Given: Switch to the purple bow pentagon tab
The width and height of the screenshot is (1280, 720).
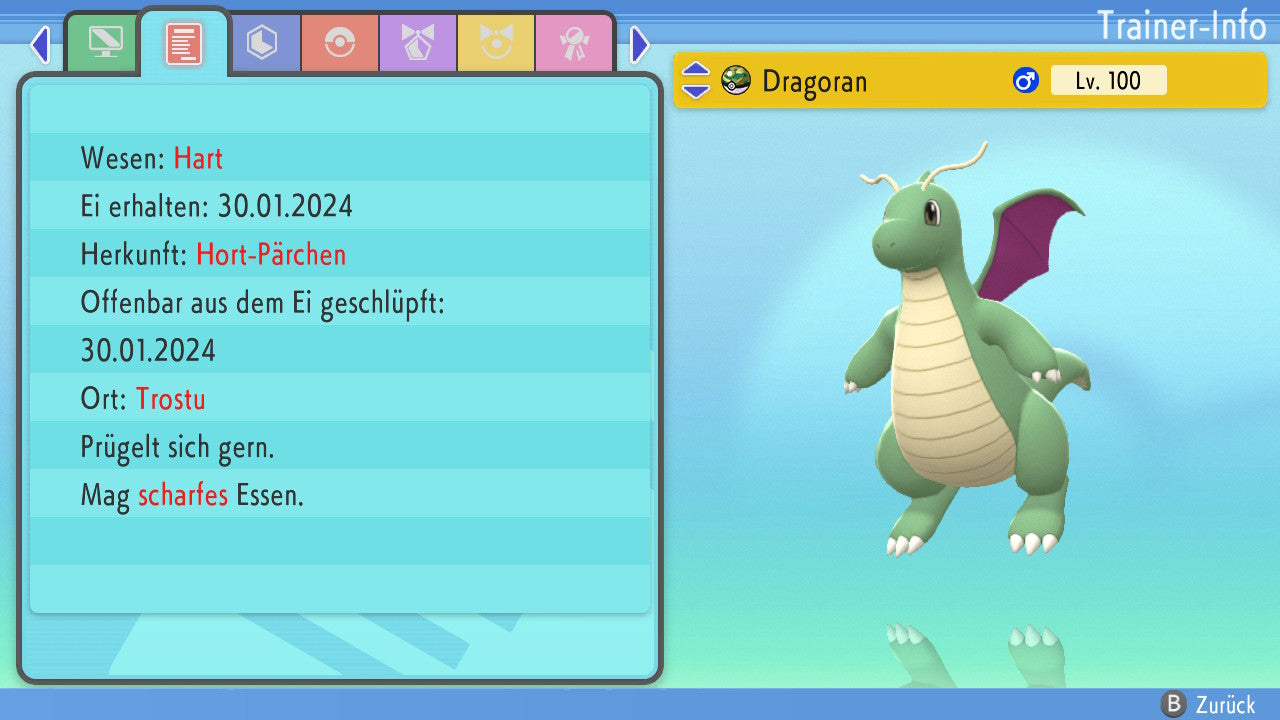Looking at the screenshot, I should (x=418, y=43).
